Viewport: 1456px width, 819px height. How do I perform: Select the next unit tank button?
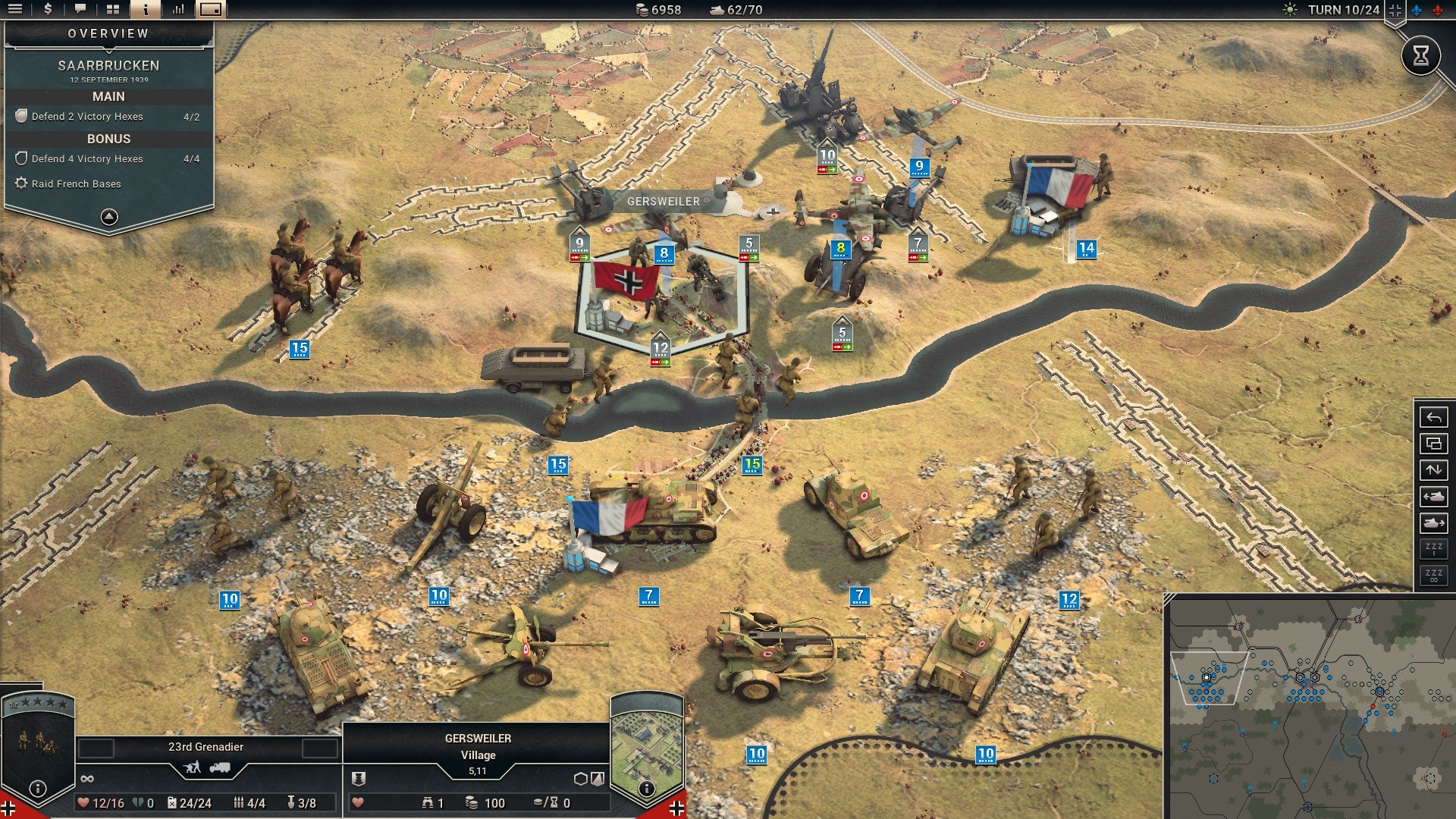click(x=1433, y=523)
